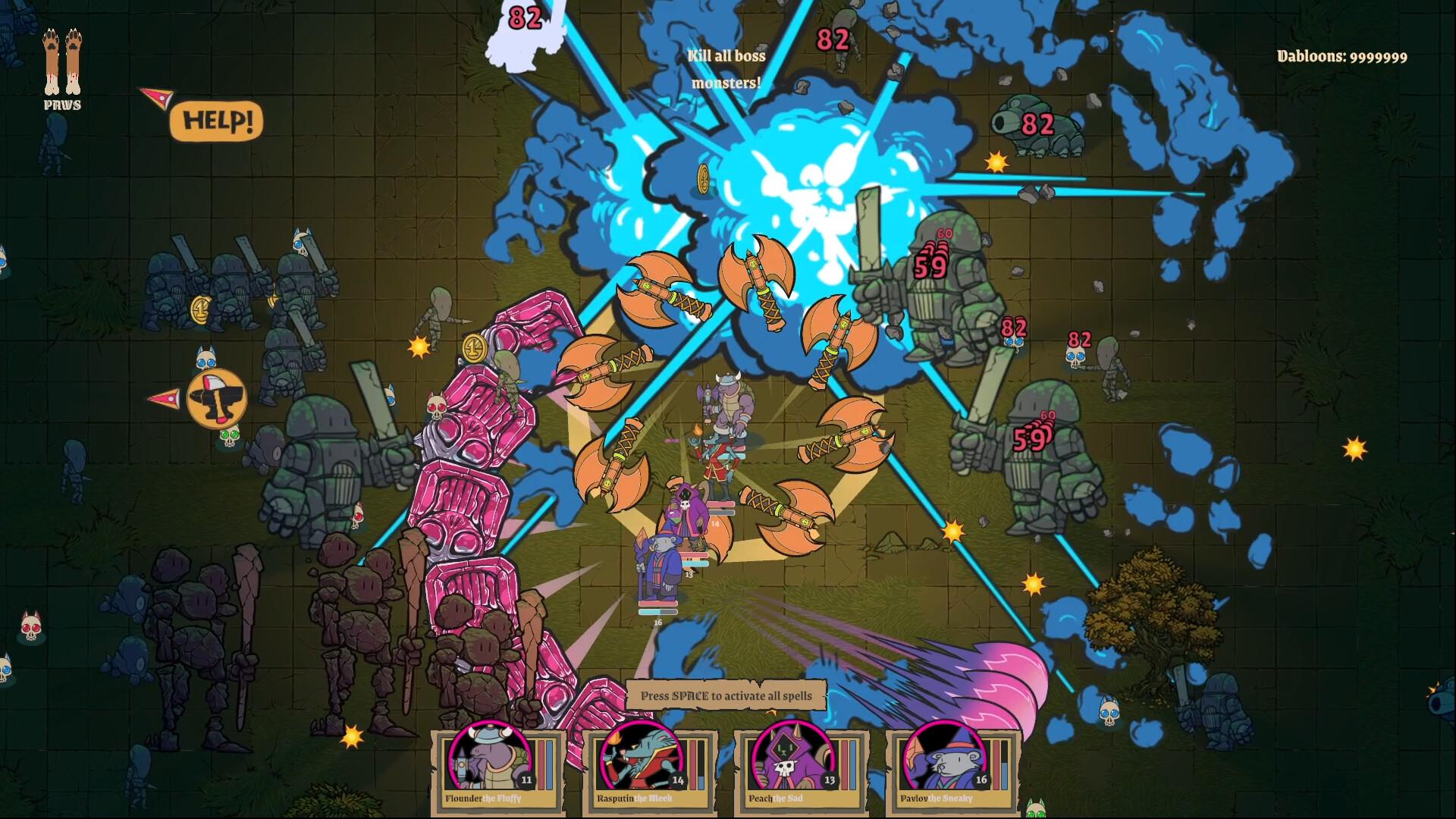The image size is (1456, 819).
Task: Click the orange HELP! marker
Action: (217, 121)
